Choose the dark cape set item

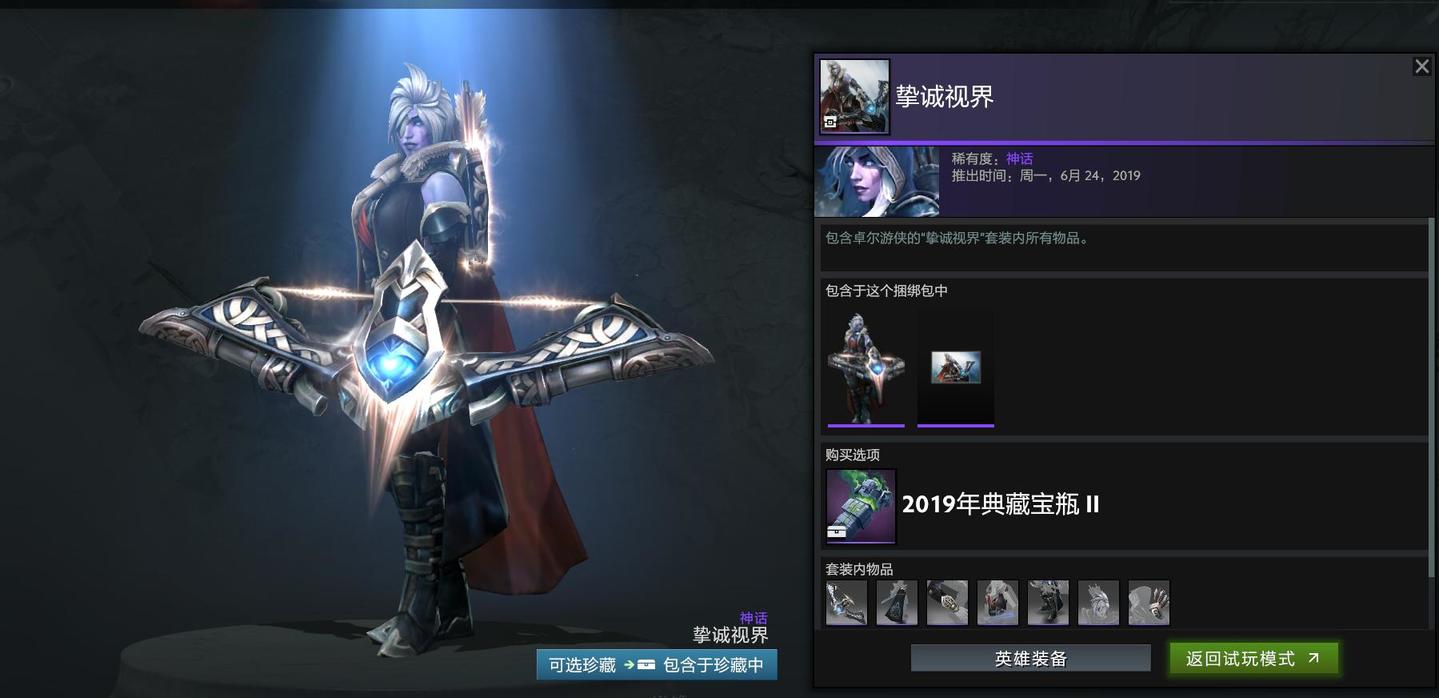[897, 603]
